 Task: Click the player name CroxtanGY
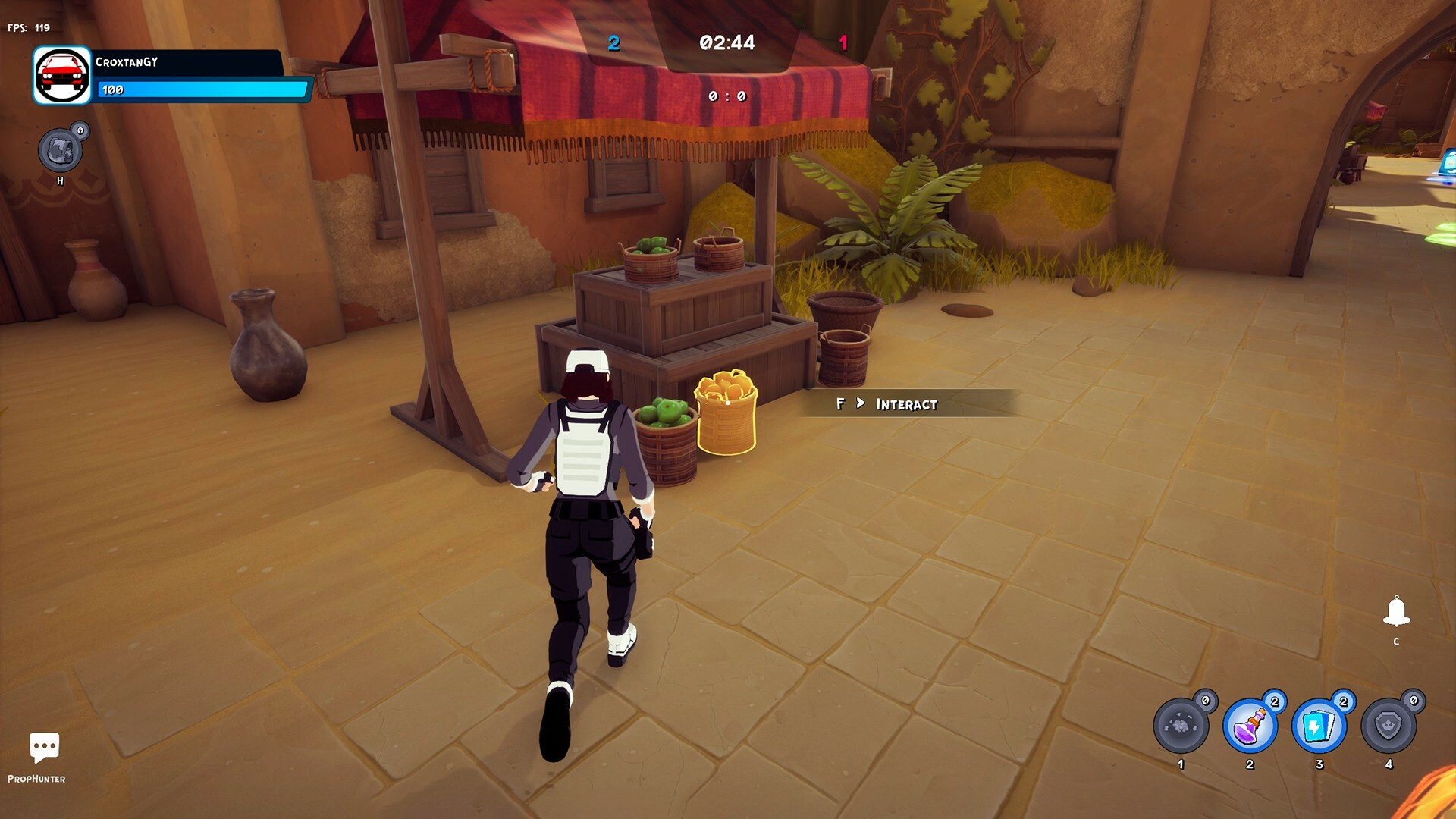127,63
